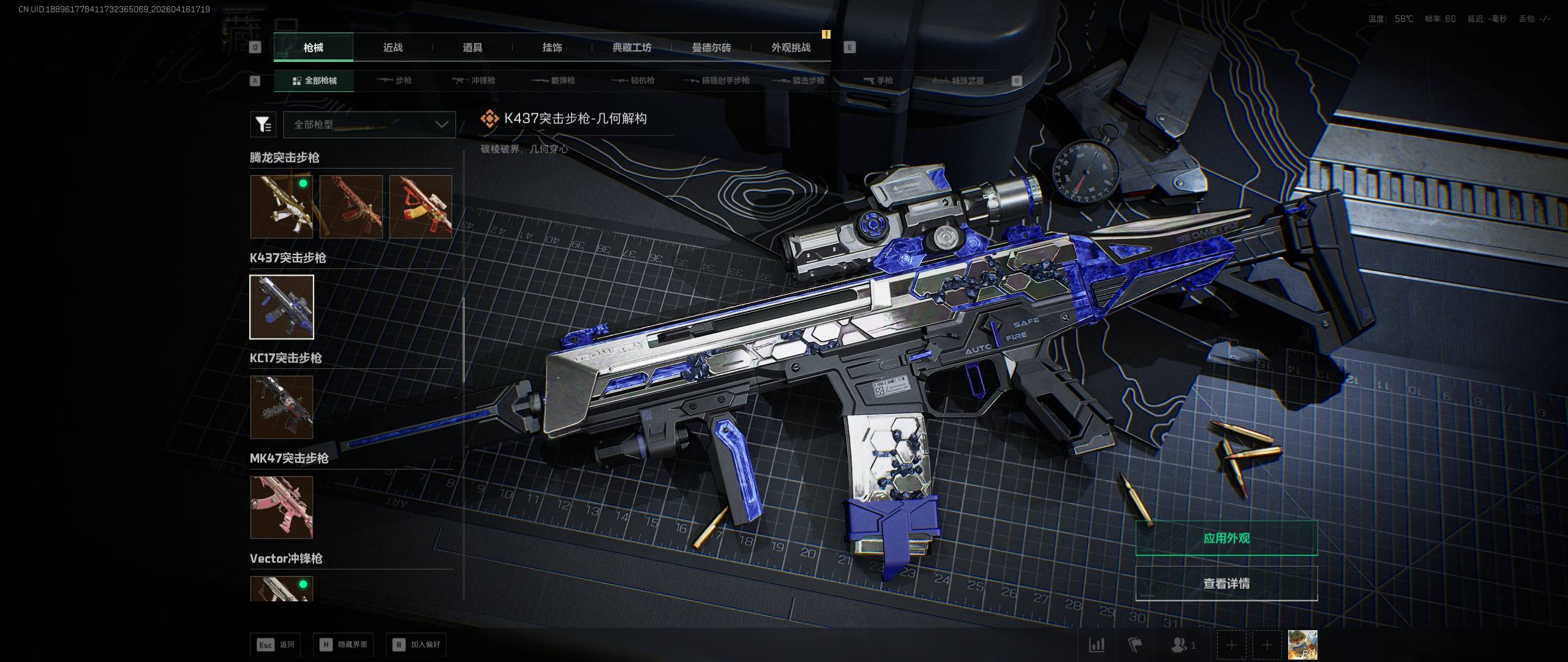Show only 手枪 pistols

click(x=878, y=81)
